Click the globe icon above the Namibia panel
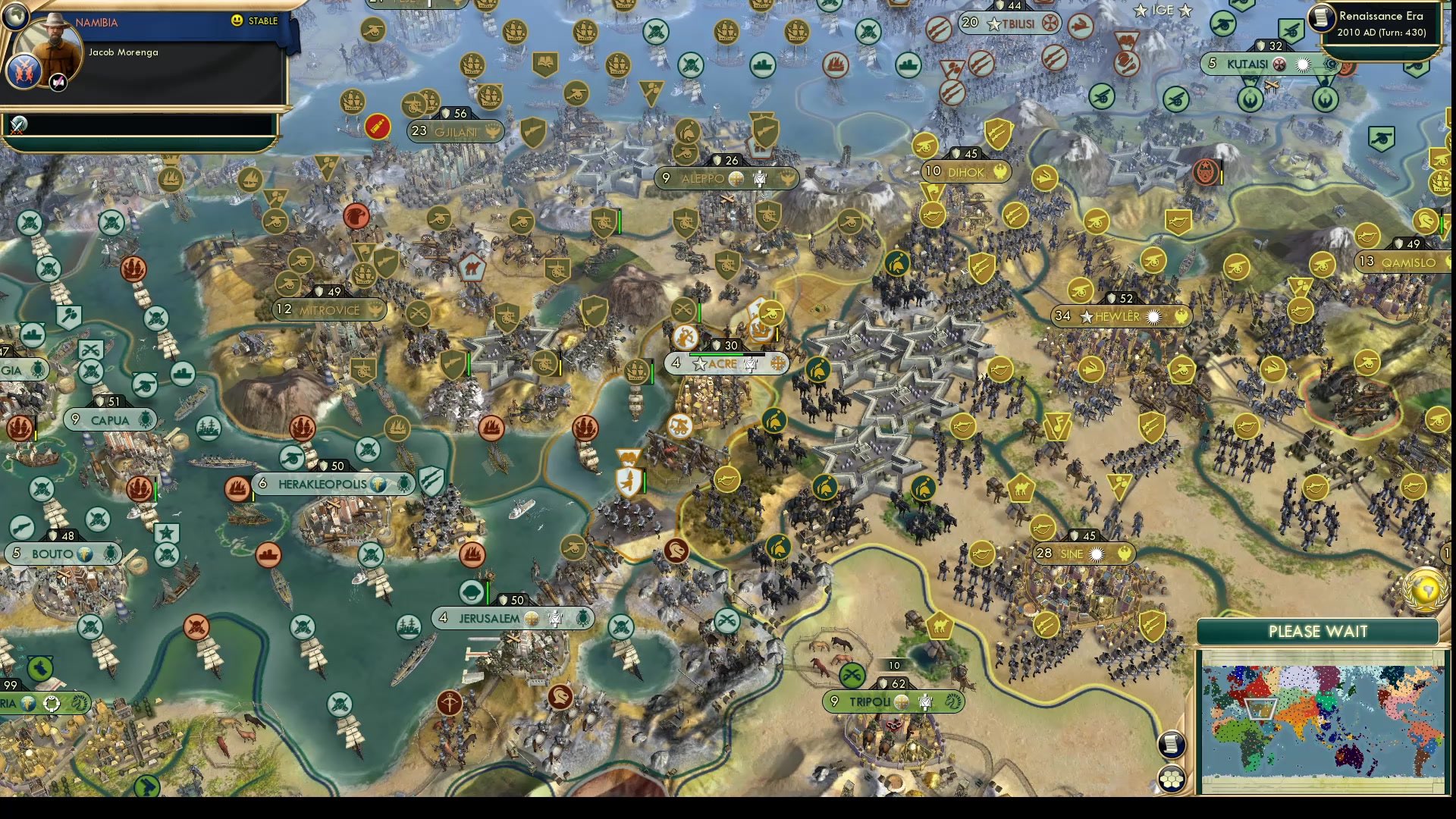This screenshot has height=819, width=1456. pos(14,16)
